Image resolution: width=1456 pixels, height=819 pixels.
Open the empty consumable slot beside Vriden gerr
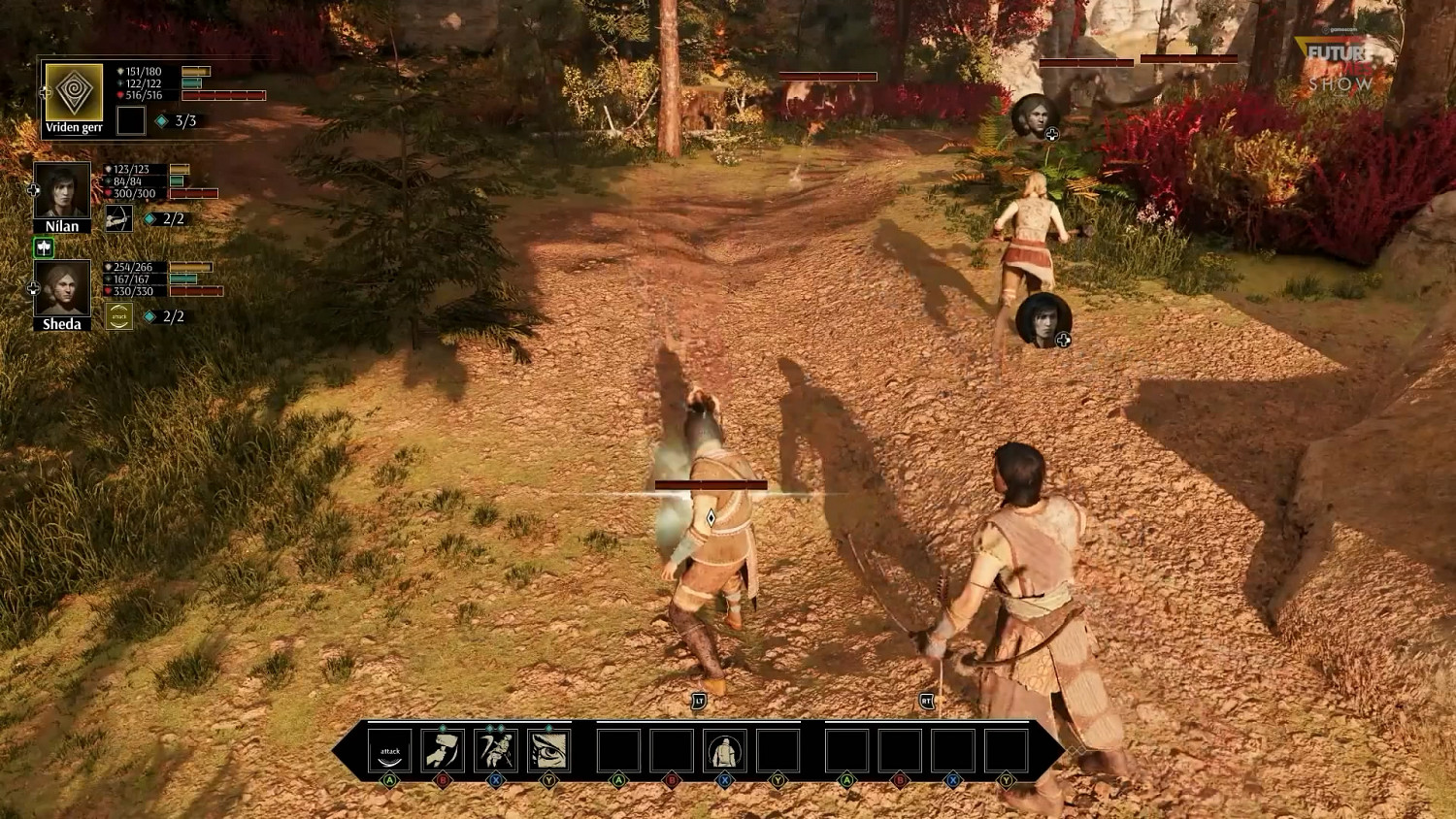(x=131, y=120)
